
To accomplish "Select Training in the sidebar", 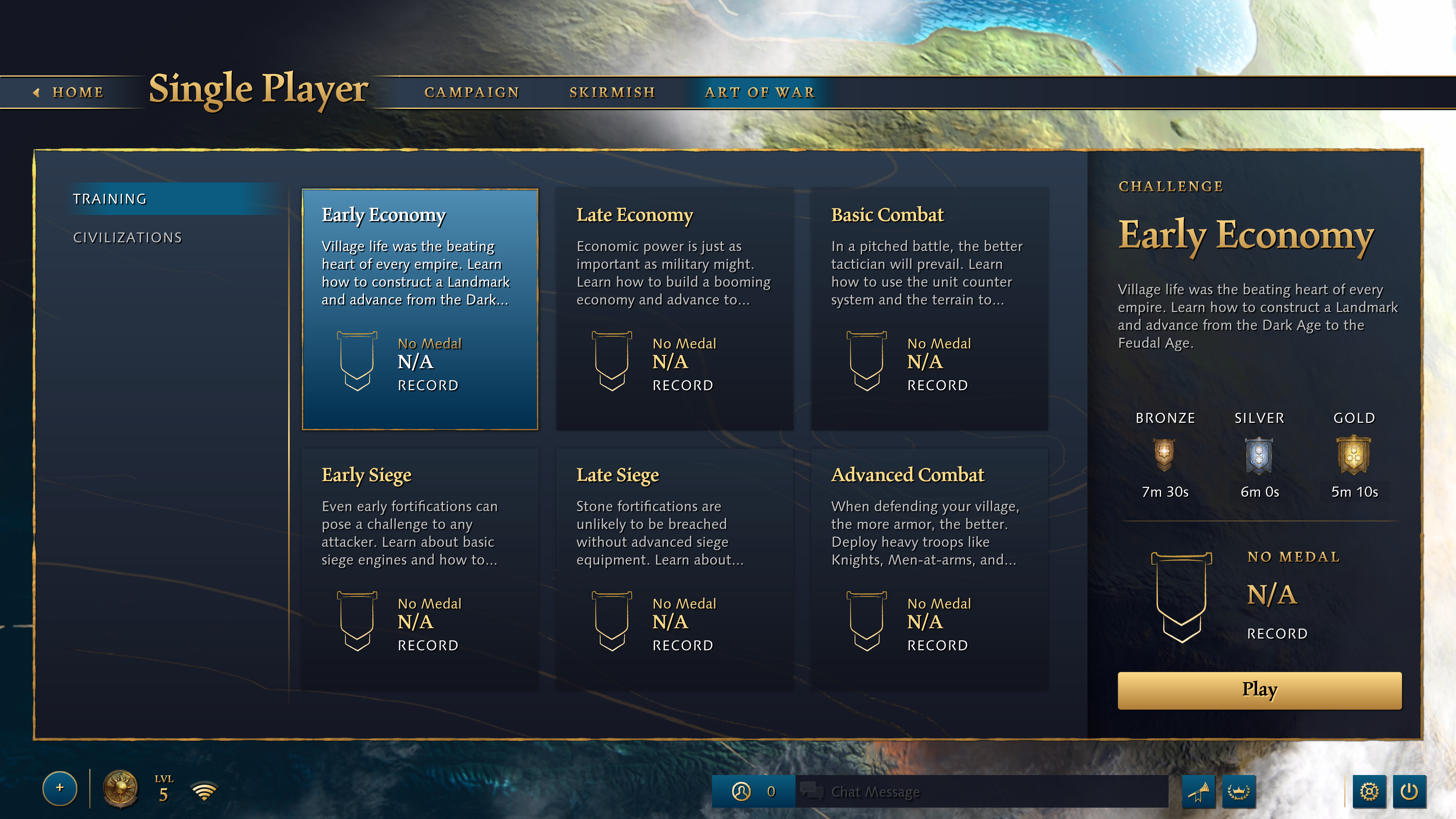I will 111,199.
